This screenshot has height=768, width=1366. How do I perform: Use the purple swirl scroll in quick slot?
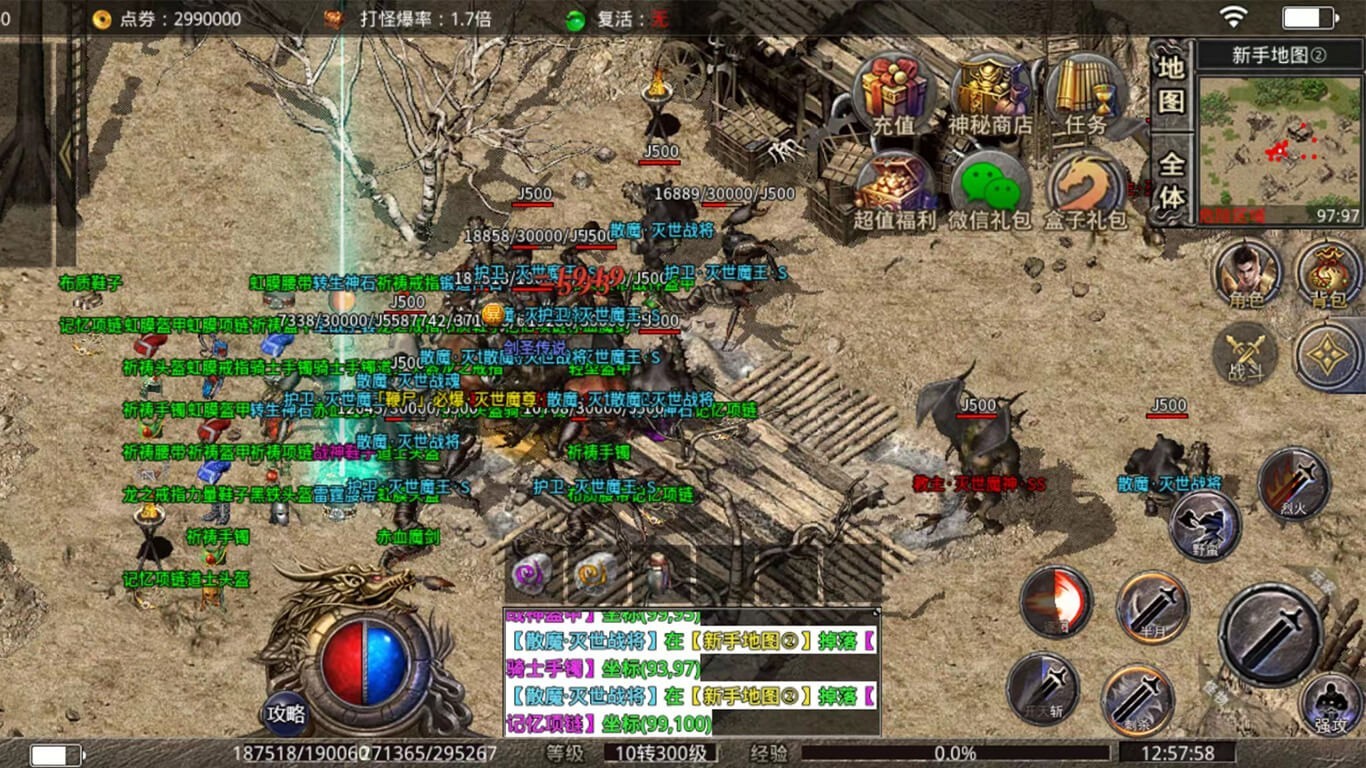pyautogui.click(x=532, y=574)
